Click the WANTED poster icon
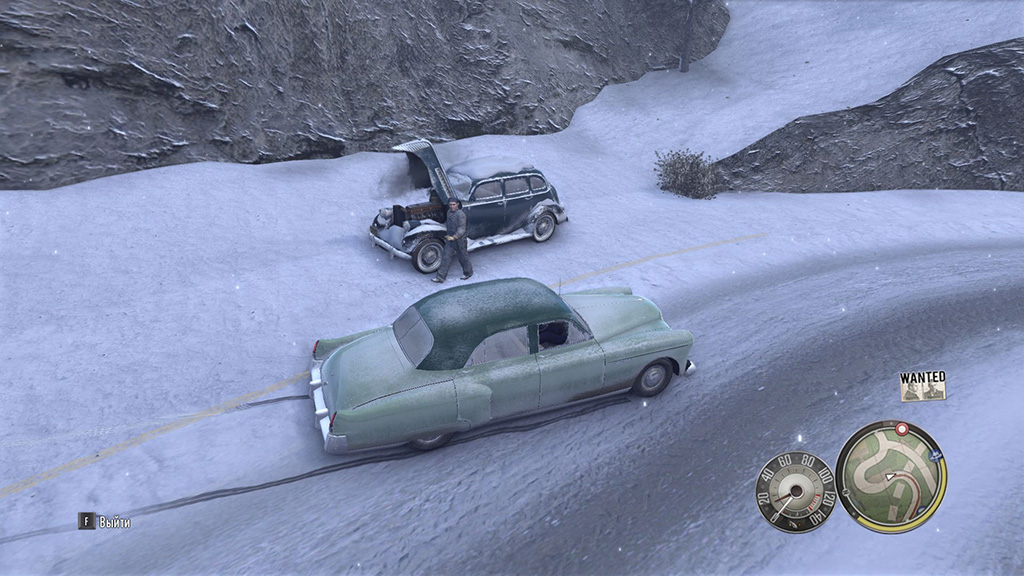Image resolution: width=1024 pixels, height=576 pixels. tap(922, 386)
